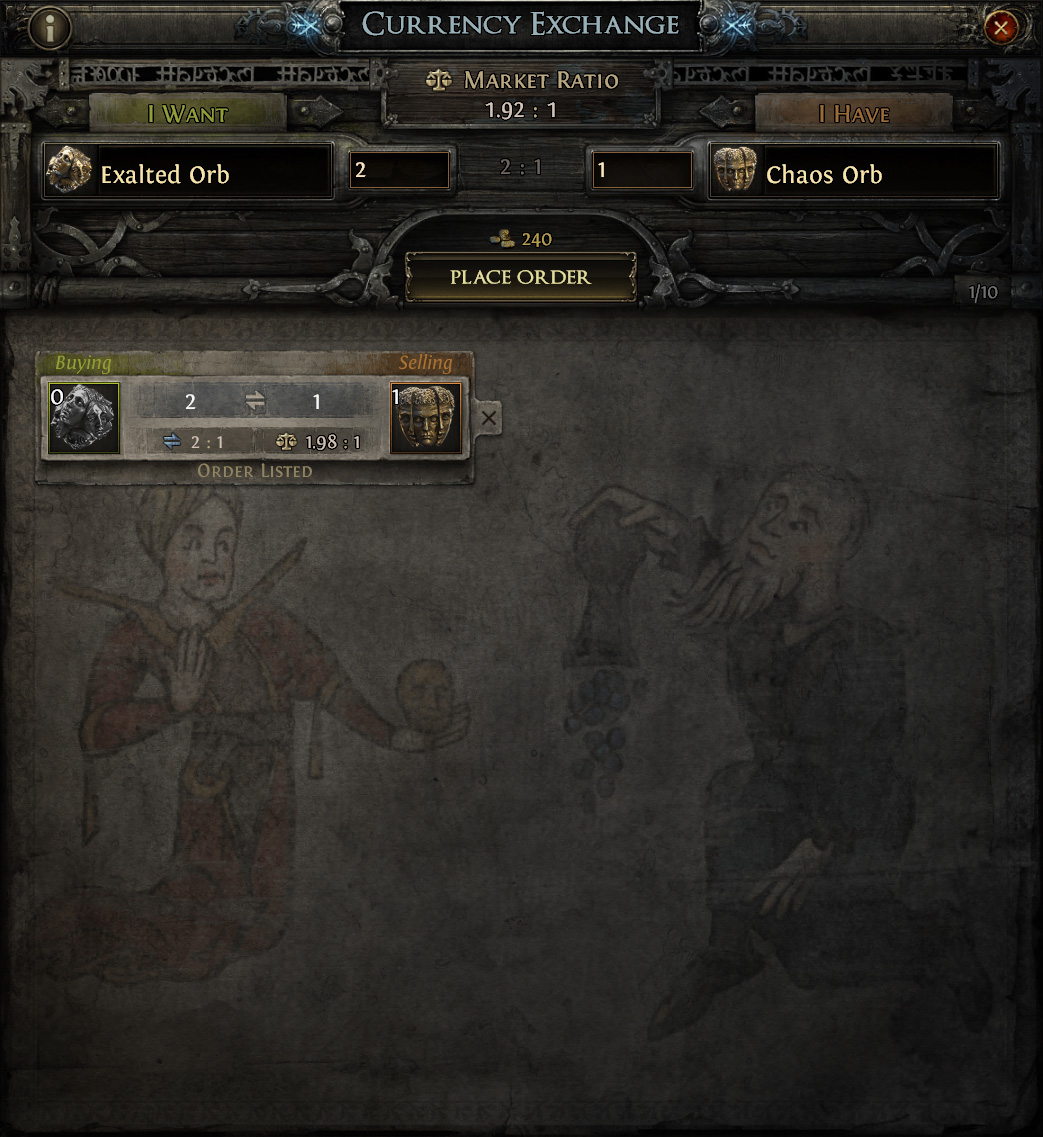This screenshot has height=1137, width=1043.
Task: Select the Chaos Orb selling slot
Action: [x=426, y=418]
